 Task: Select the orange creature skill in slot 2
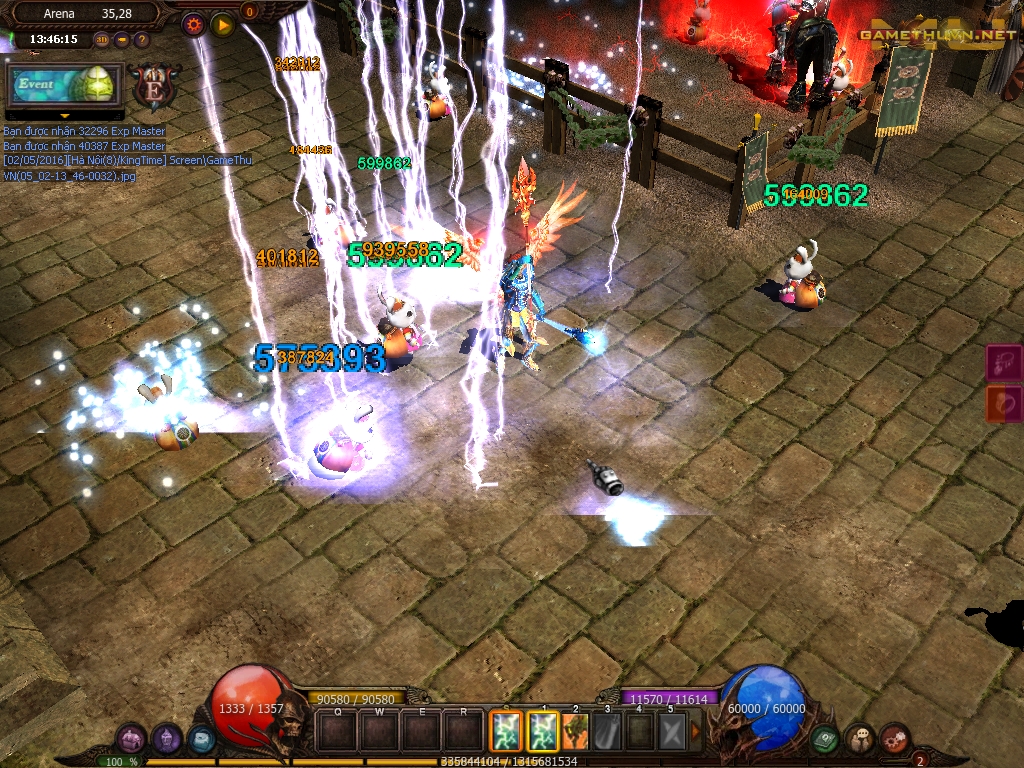click(x=575, y=731)
